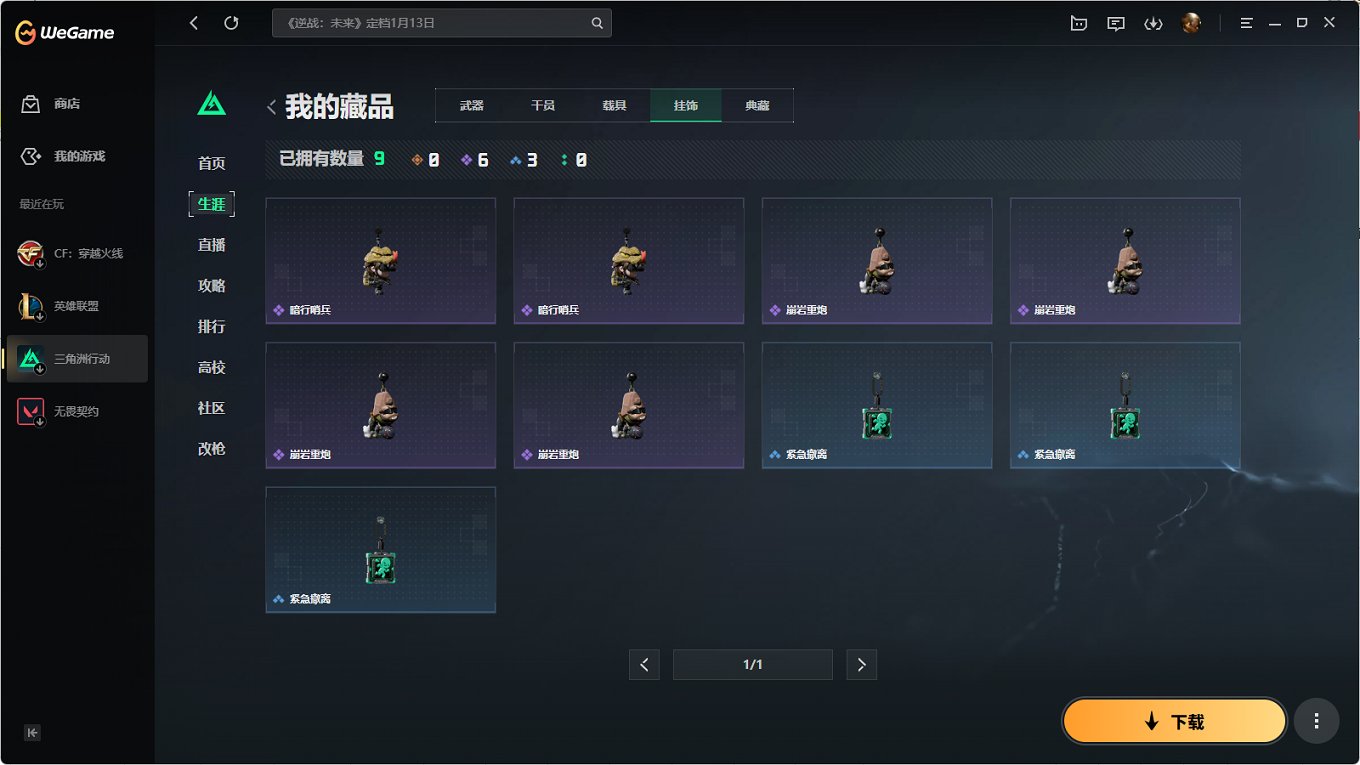This screenshot has width=1360, height=765.
Task: Open the download manager icon in titlebar
Action: (1153, 22)
